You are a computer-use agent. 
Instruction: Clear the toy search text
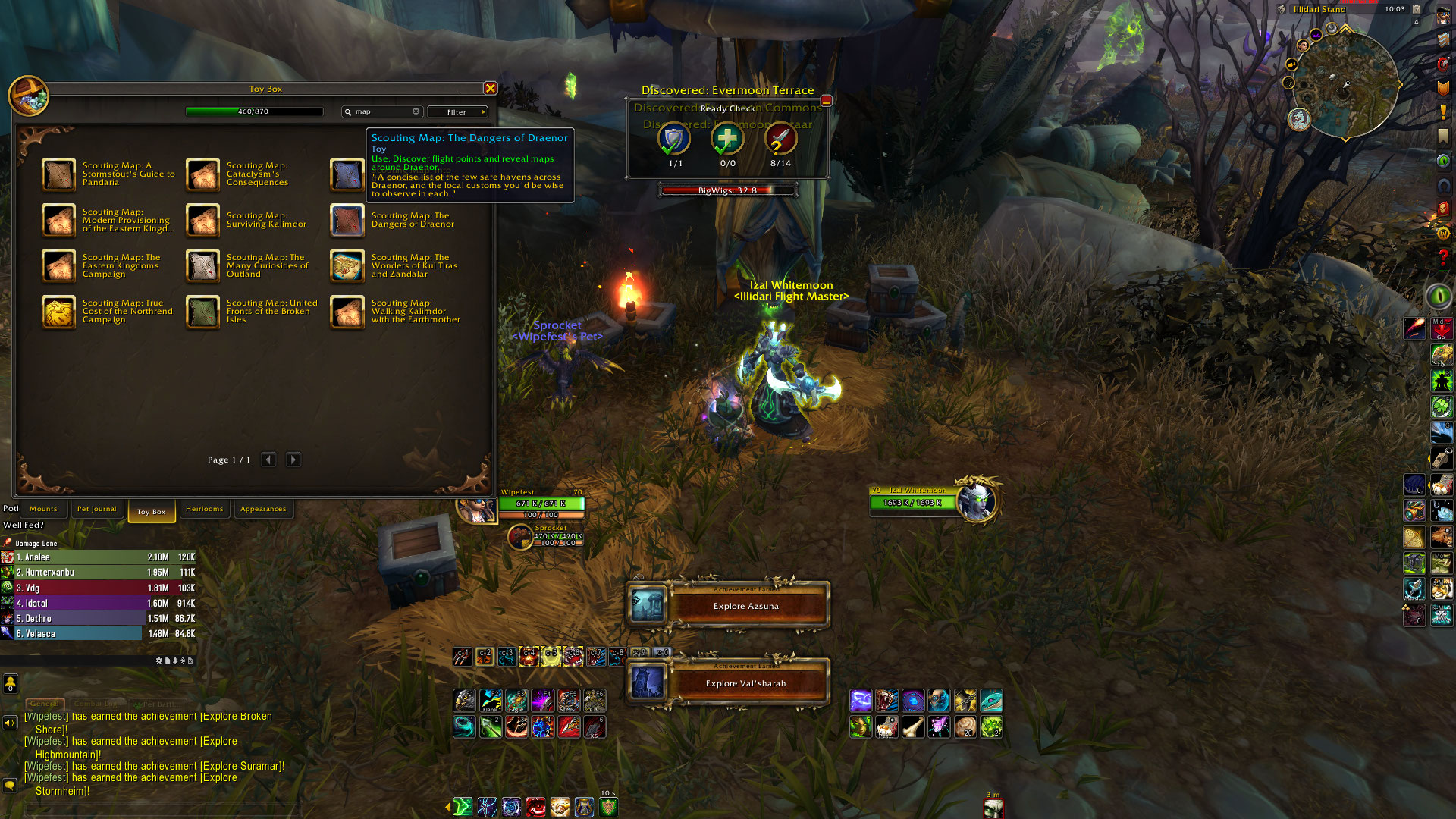click(416, 111)
